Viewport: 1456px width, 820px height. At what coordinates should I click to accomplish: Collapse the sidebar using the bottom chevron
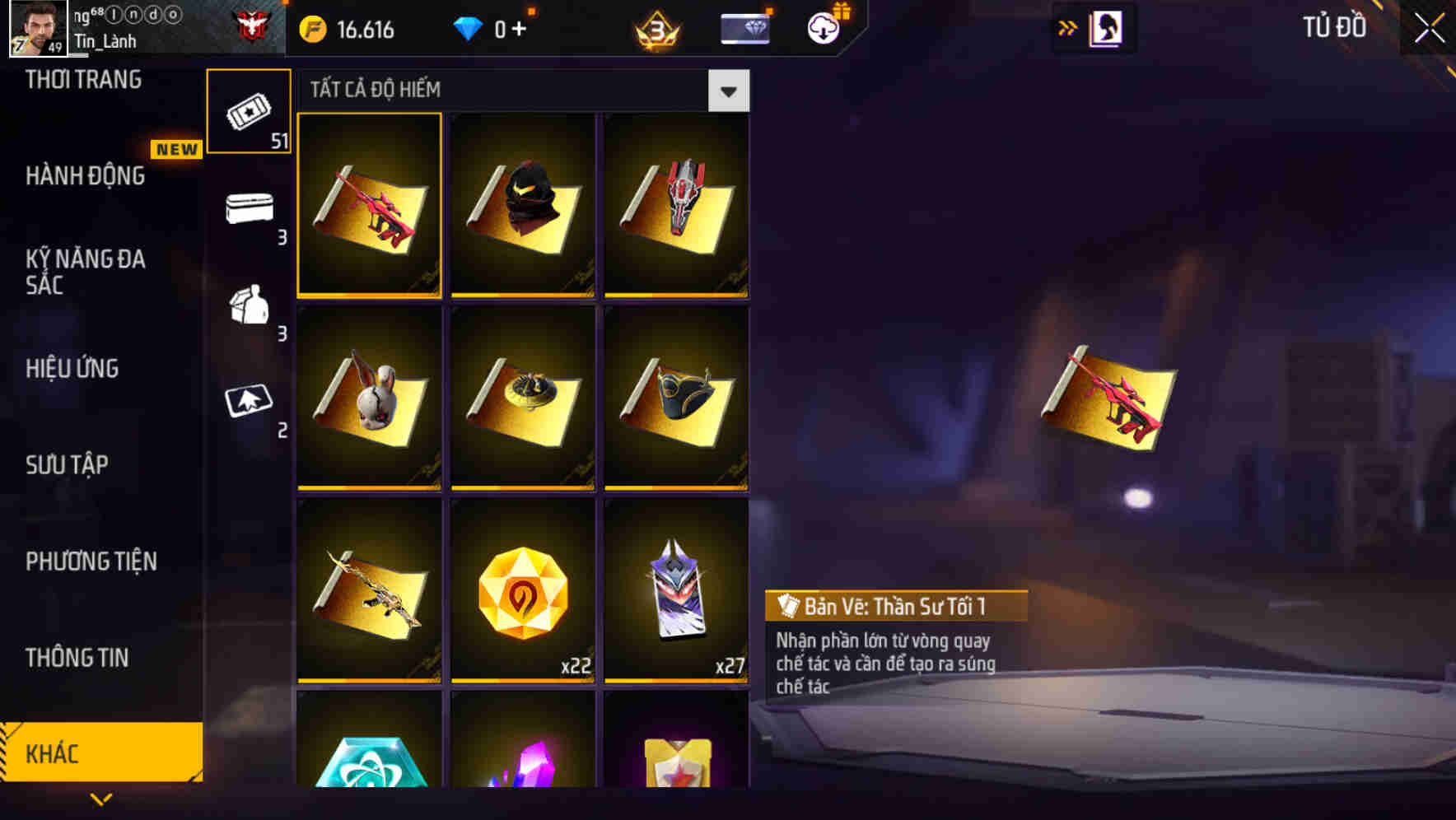click(x=101, y=797)
